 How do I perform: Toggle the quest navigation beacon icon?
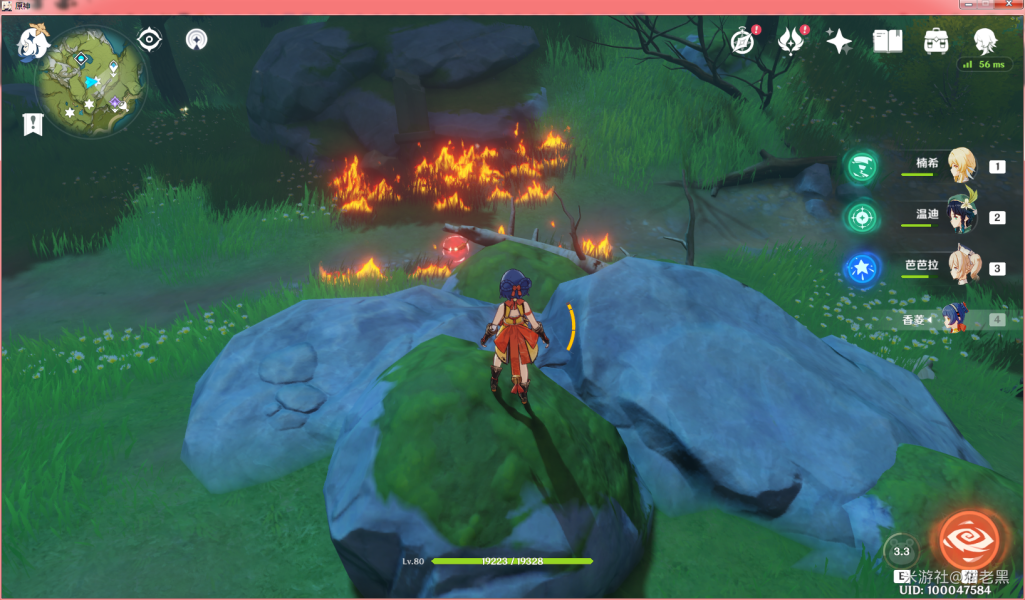(197, 40)
